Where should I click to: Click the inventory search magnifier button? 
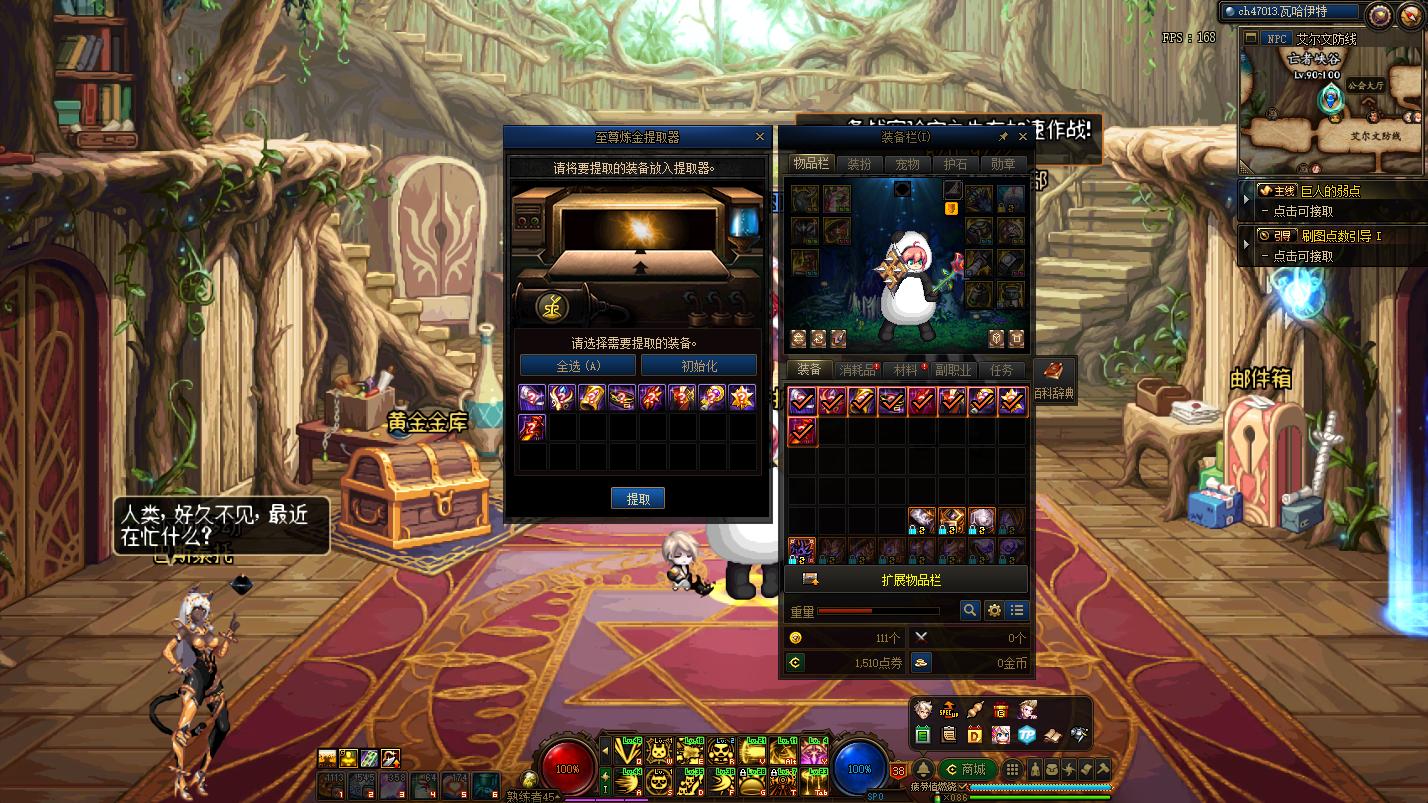click(x=969, y=610)
